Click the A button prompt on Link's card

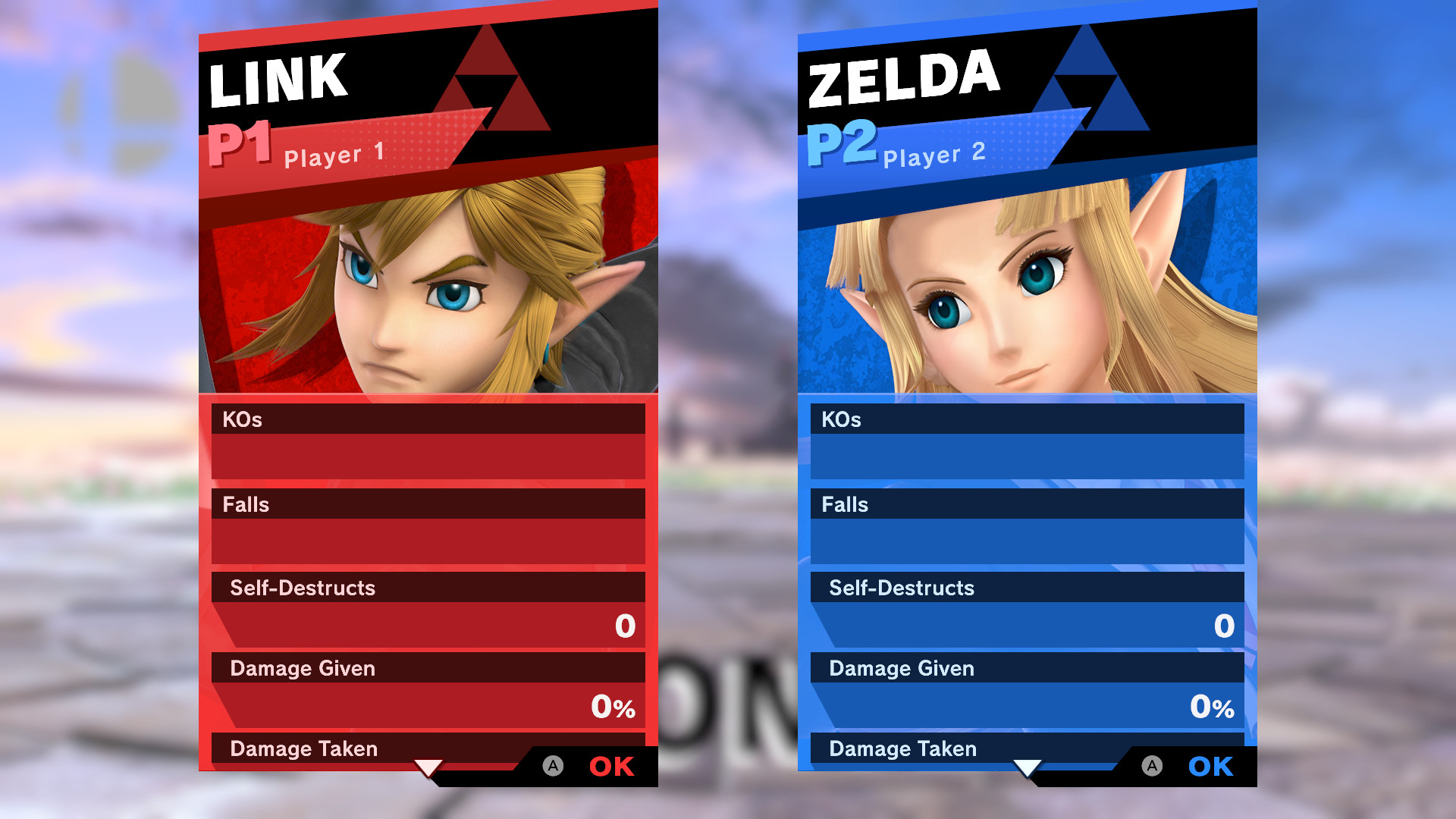pyautogui.click(x=552, y=766)
